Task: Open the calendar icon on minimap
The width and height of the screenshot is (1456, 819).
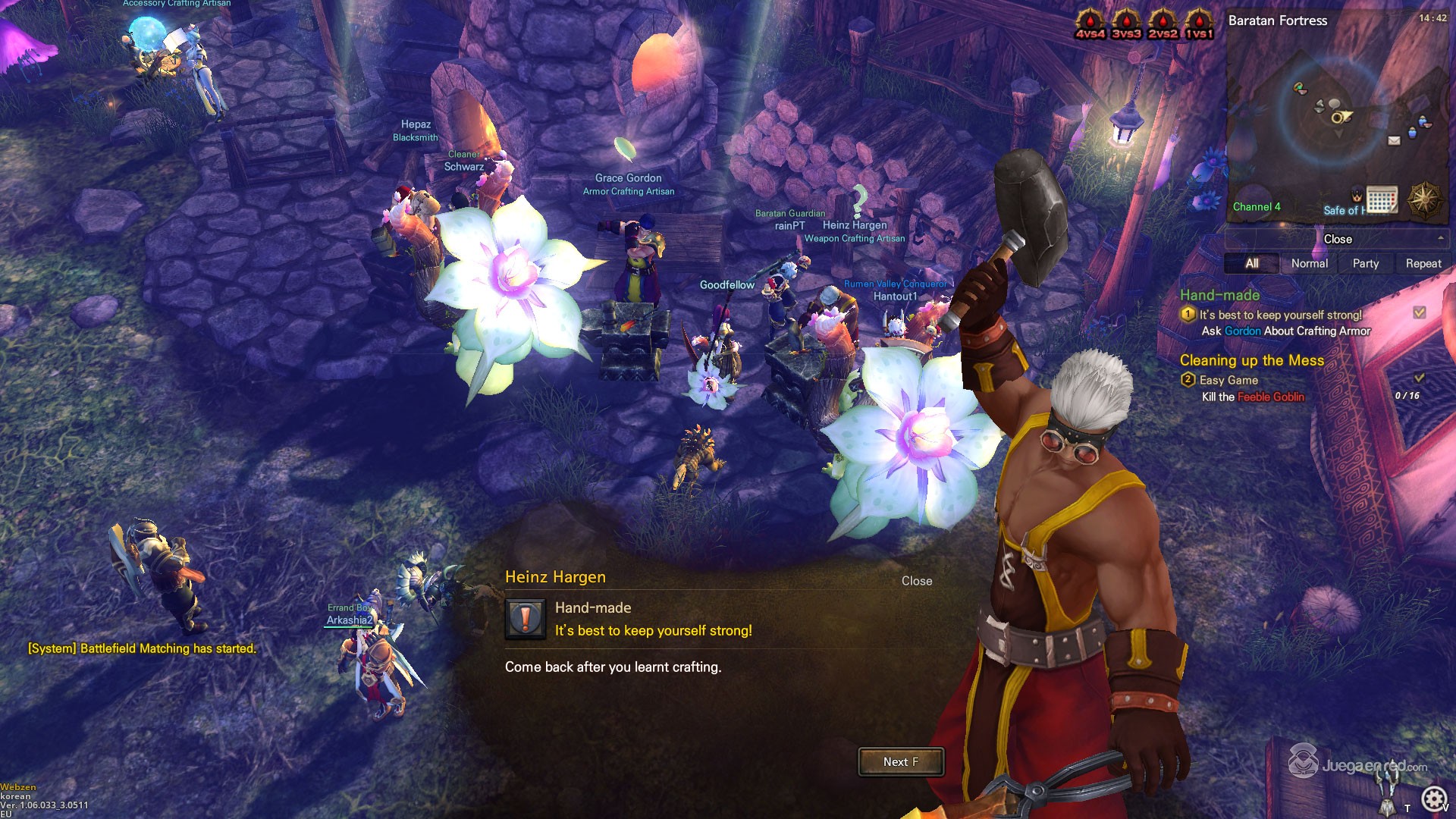Action: pyautogui.click(x=1382, y=200)
